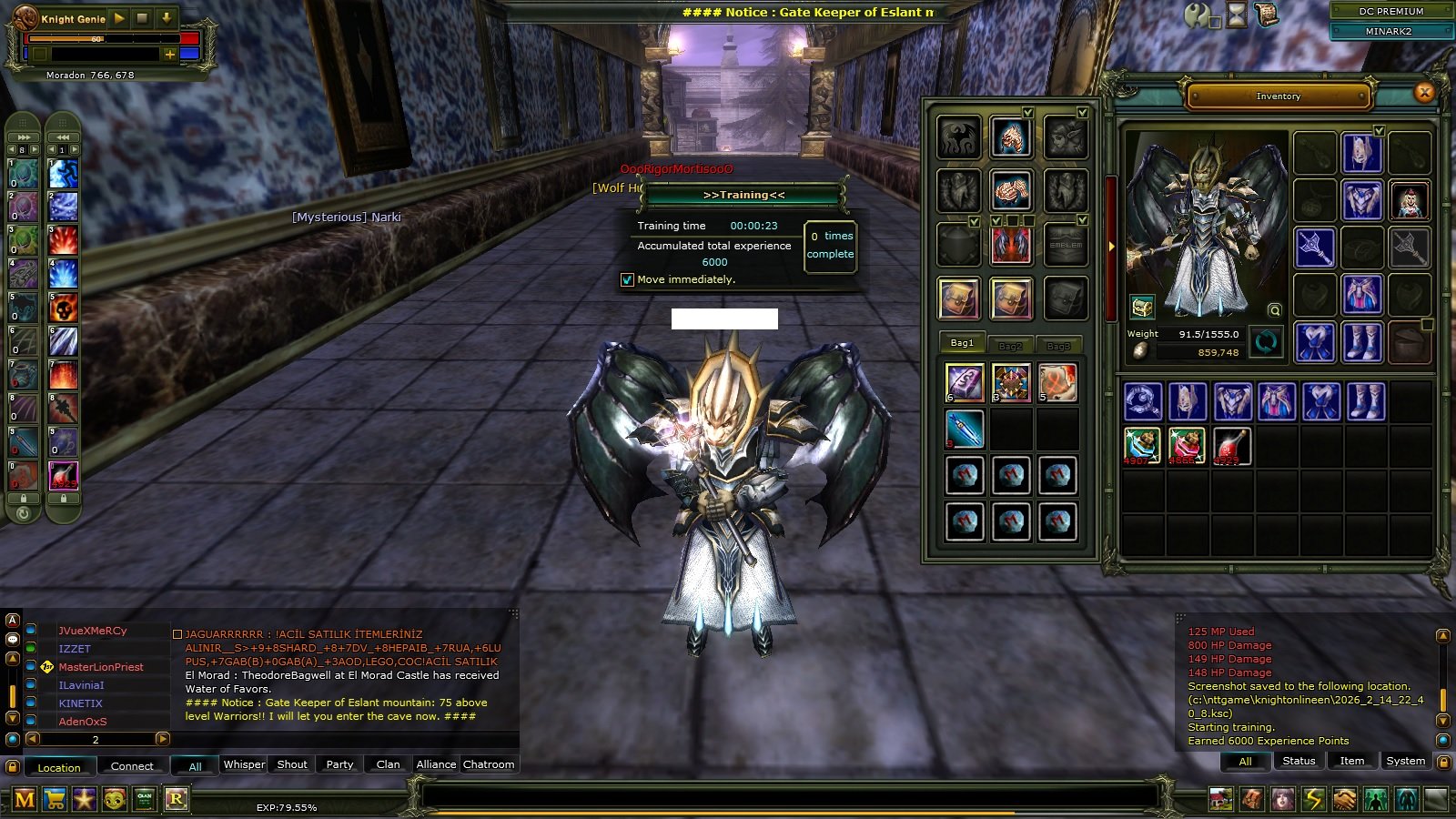
Task: Rotate character using the circular arrows icon
Action: coord(1265,344)
